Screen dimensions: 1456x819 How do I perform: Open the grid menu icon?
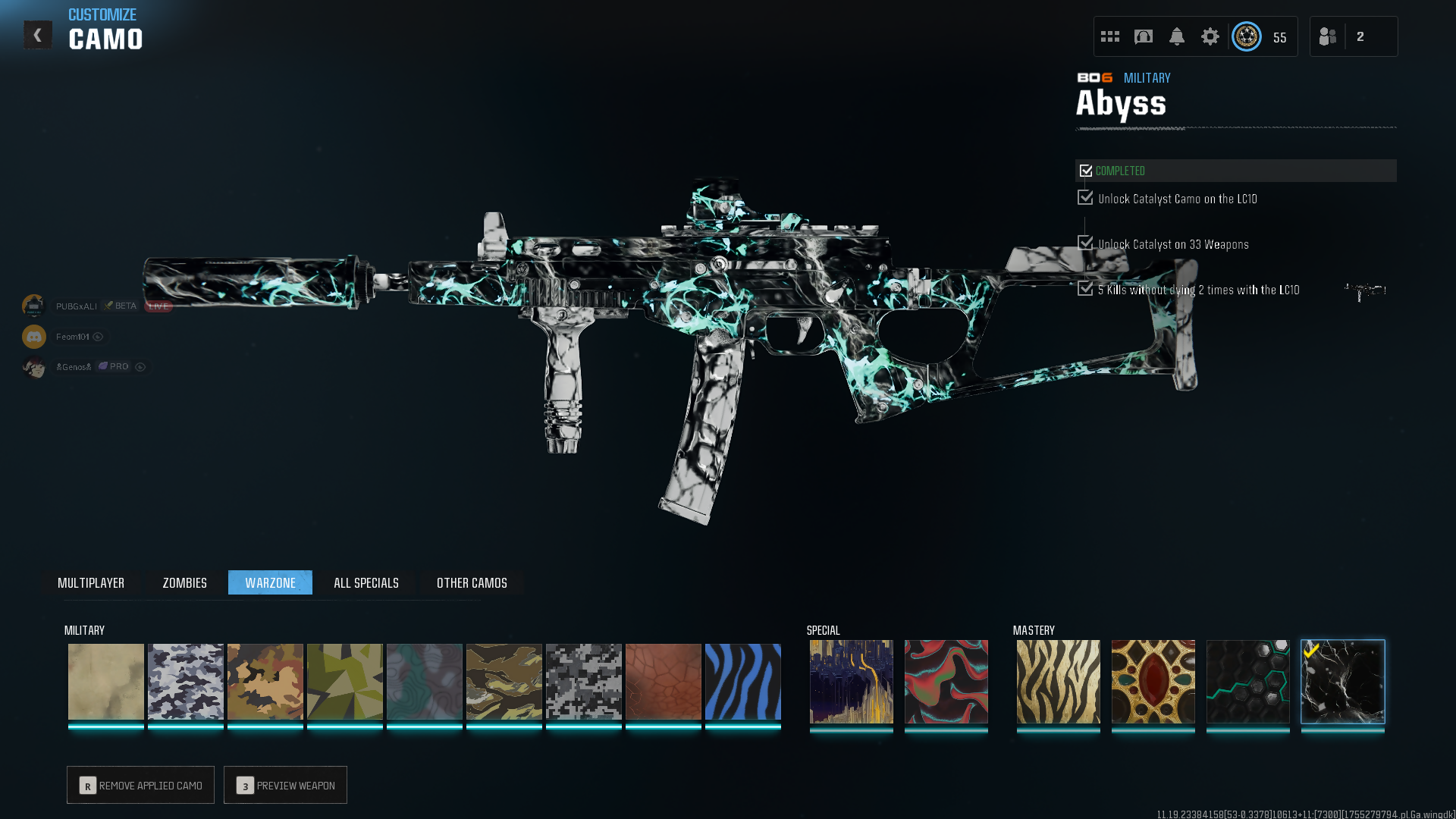[x=1109, y=36]
